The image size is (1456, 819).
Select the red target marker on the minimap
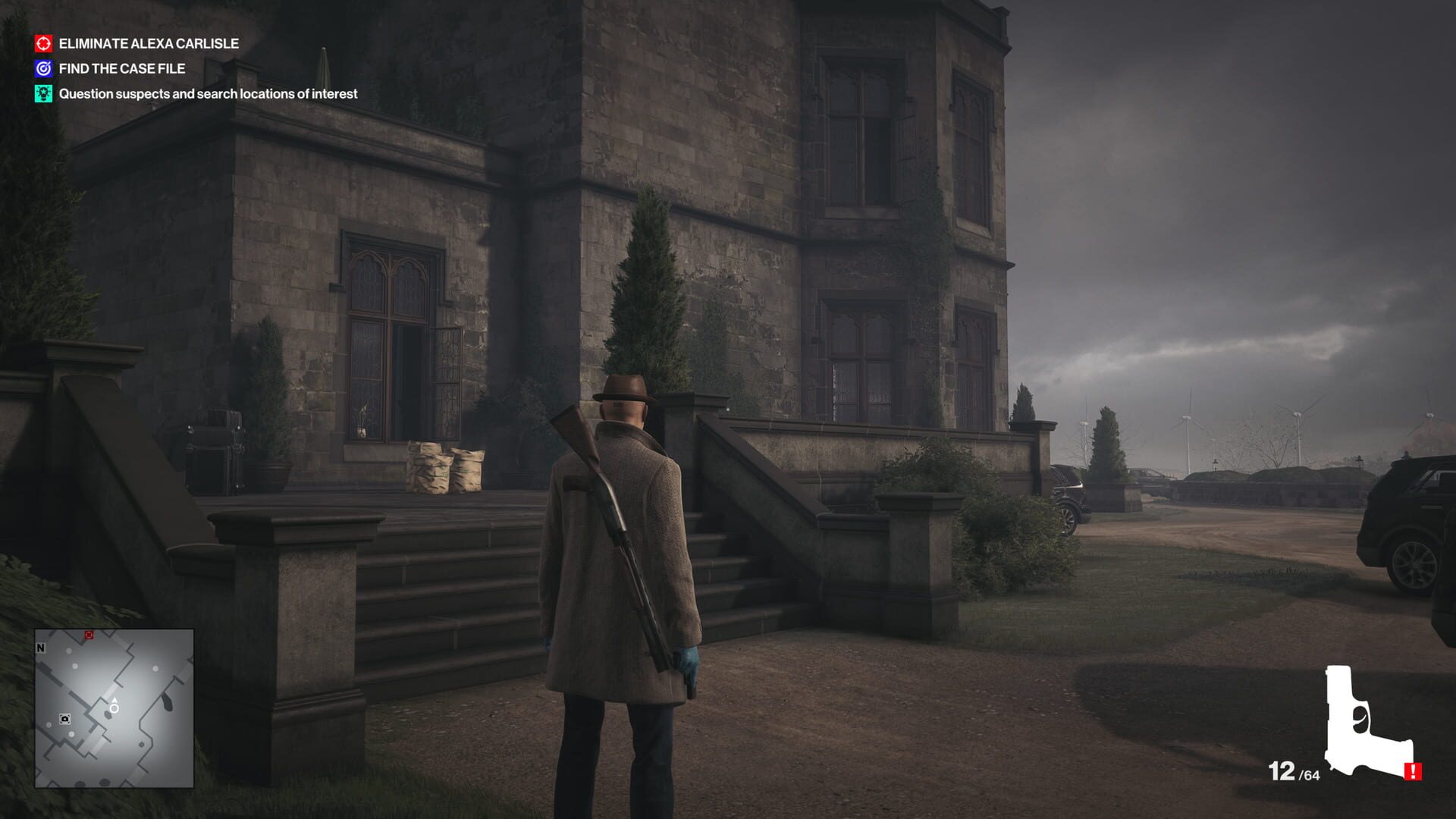pyautogui.click(x=89, y=635)
